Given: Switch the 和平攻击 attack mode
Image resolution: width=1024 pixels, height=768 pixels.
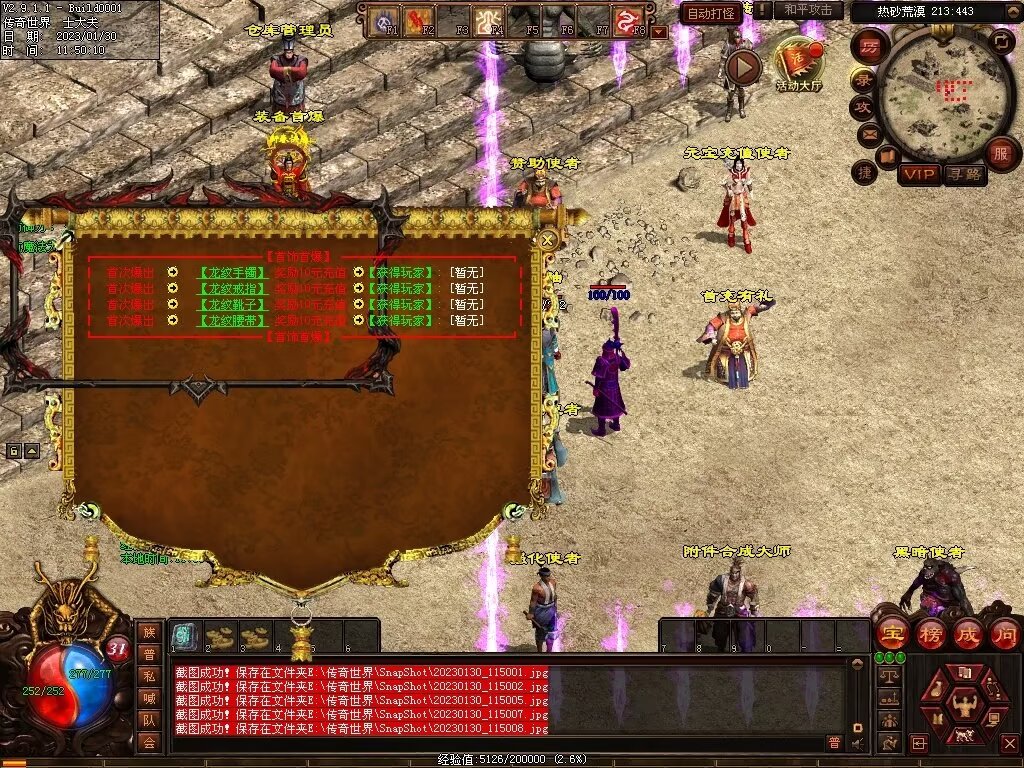Looking at the screenshot, I should (x=808, y=10).
